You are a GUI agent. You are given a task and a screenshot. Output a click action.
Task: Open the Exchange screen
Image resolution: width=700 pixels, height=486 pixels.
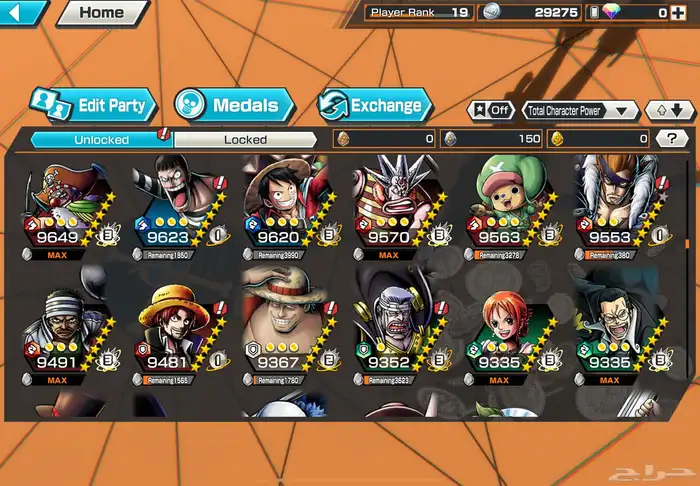pos(375,104)
